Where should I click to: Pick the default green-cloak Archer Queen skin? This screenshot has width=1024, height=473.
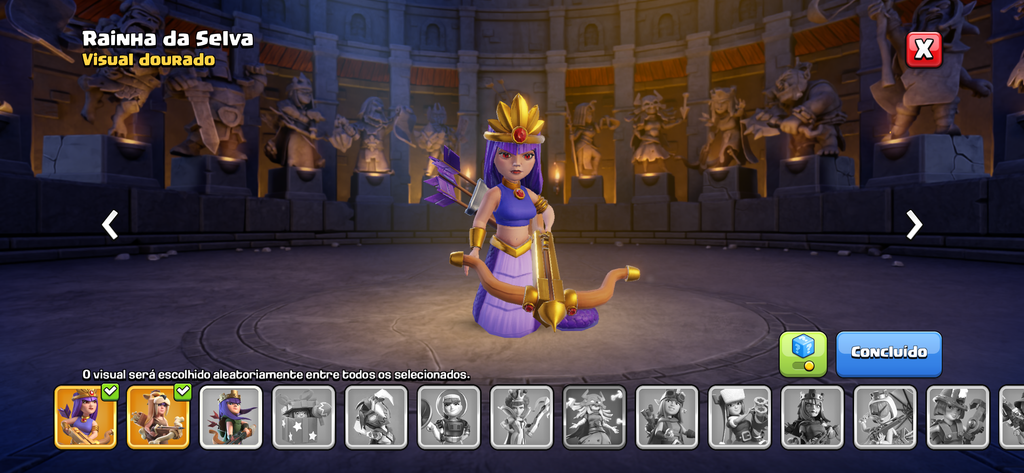pos(231,416)
